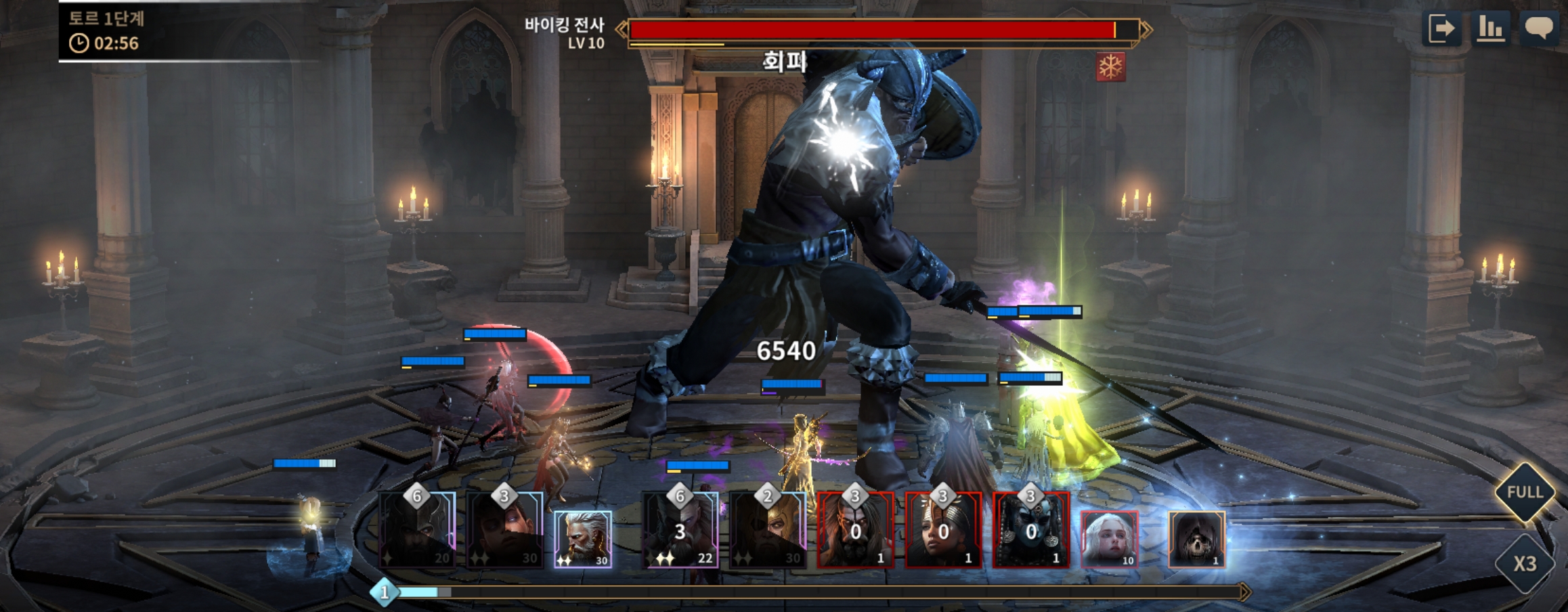Select the purple-eyed dark-haired hero card
The width and height of the screenshot is (1568, 612).
504,531
